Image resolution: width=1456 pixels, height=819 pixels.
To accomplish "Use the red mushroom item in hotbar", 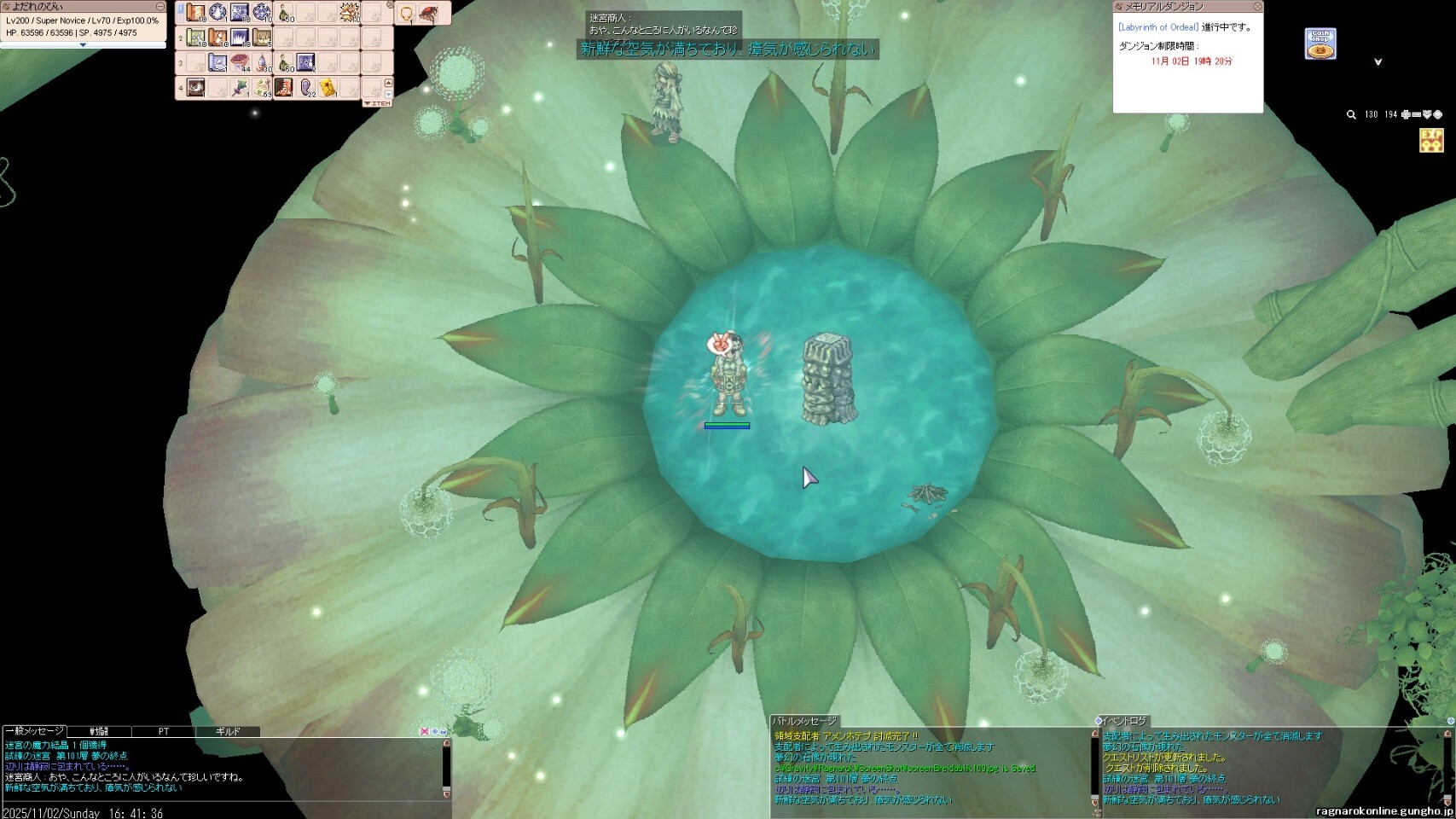I will pos(241,62).
